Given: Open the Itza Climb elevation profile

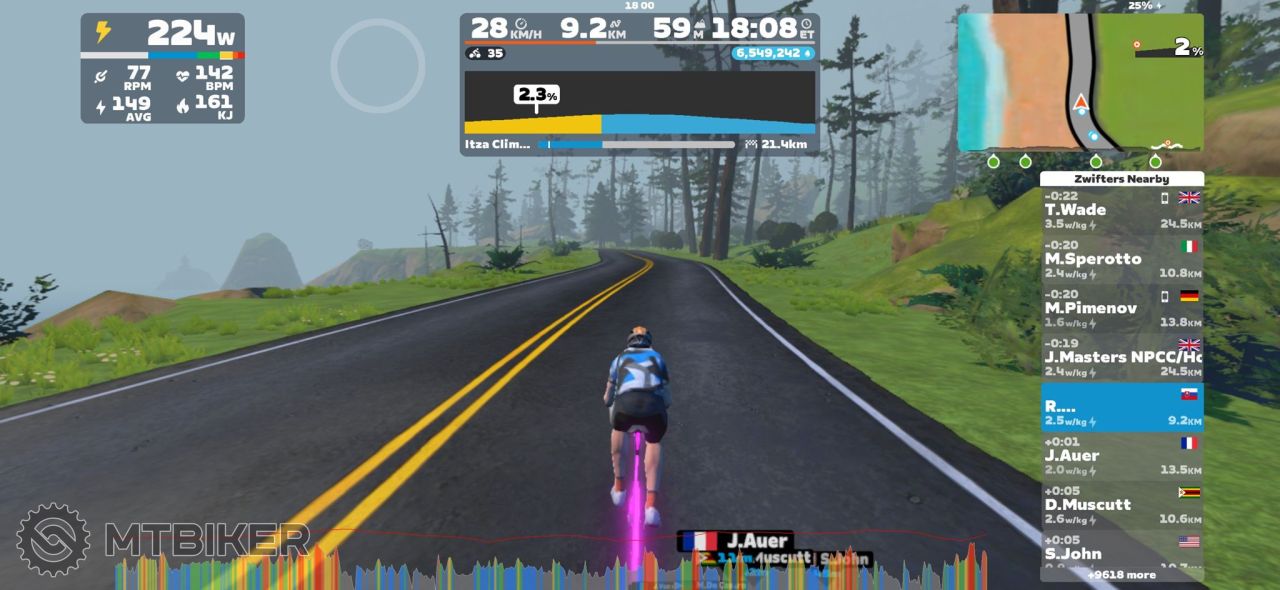Looking at the screenshot, I should 639,104.
